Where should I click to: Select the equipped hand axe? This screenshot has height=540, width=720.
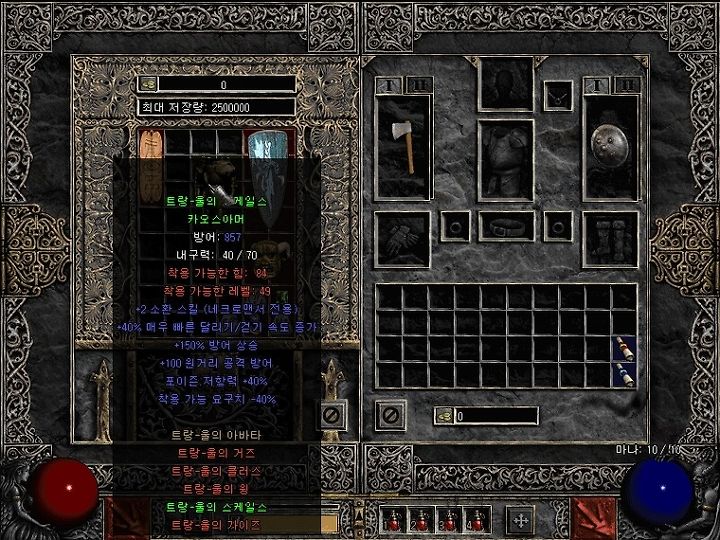[x=403, y=148]
